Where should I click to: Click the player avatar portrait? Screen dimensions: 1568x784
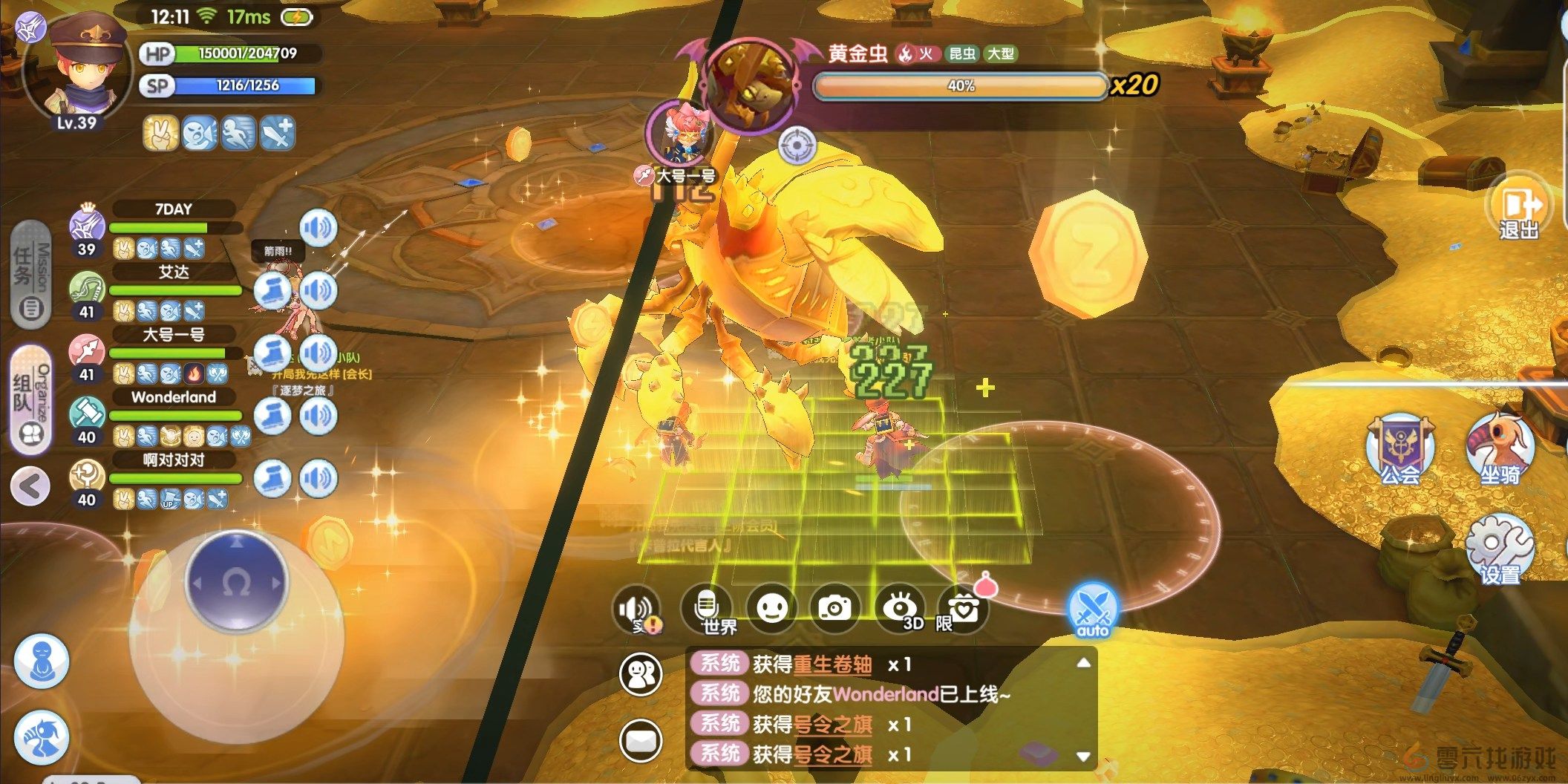click(x=78, y=71)
